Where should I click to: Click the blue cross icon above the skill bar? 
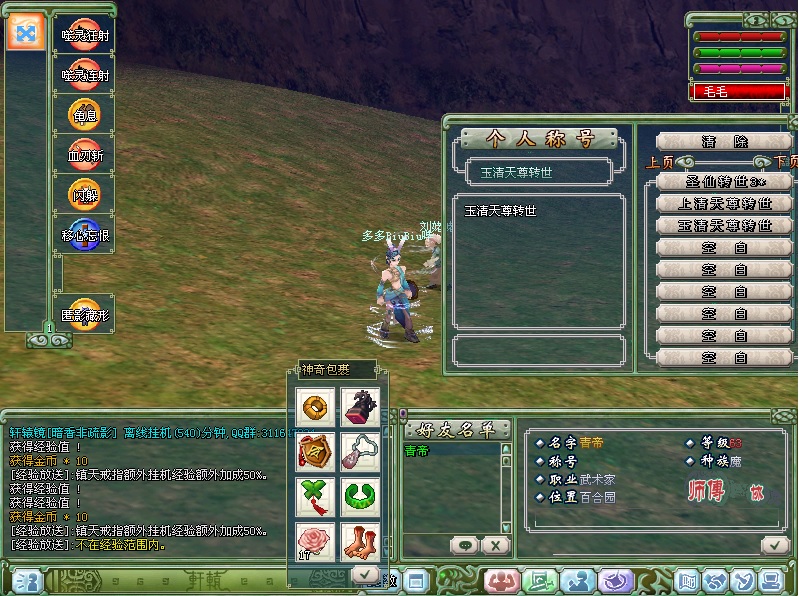(24, 33)
